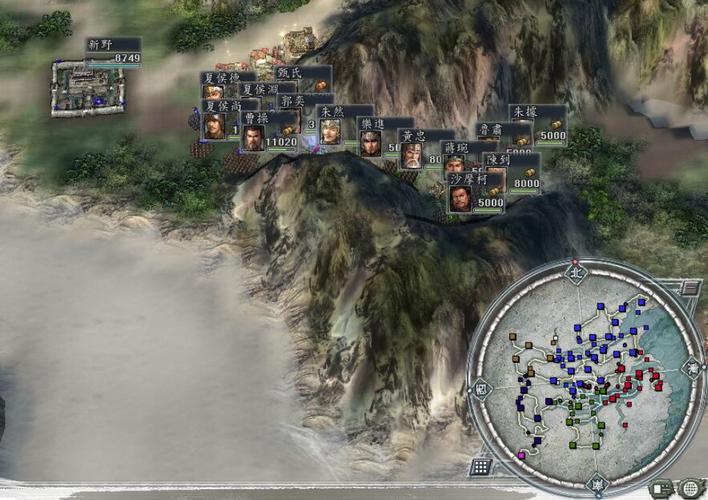The height and width of the screenshot is (500, 708).
Task: Select the 沙摩柯 unit portrait
Action: [461, 197]
